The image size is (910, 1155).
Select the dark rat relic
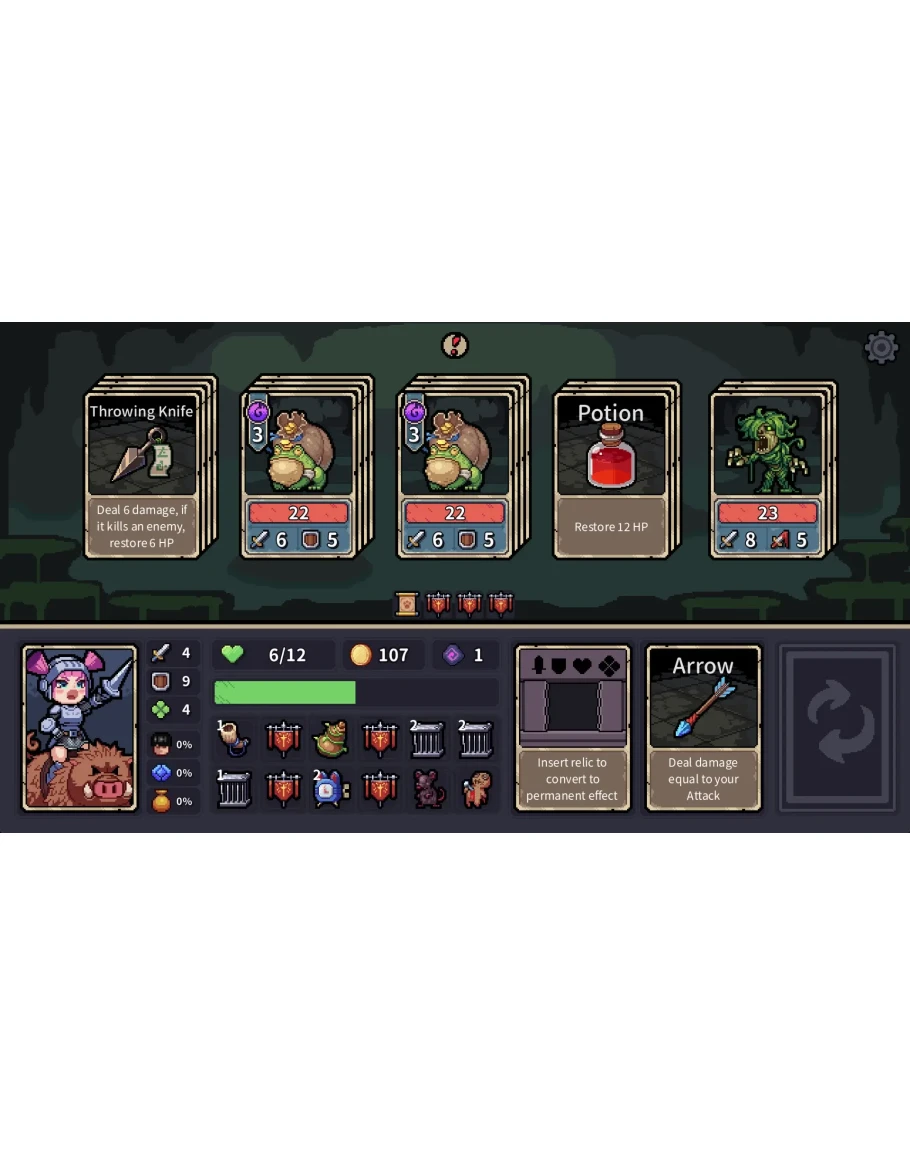(428, 790)
